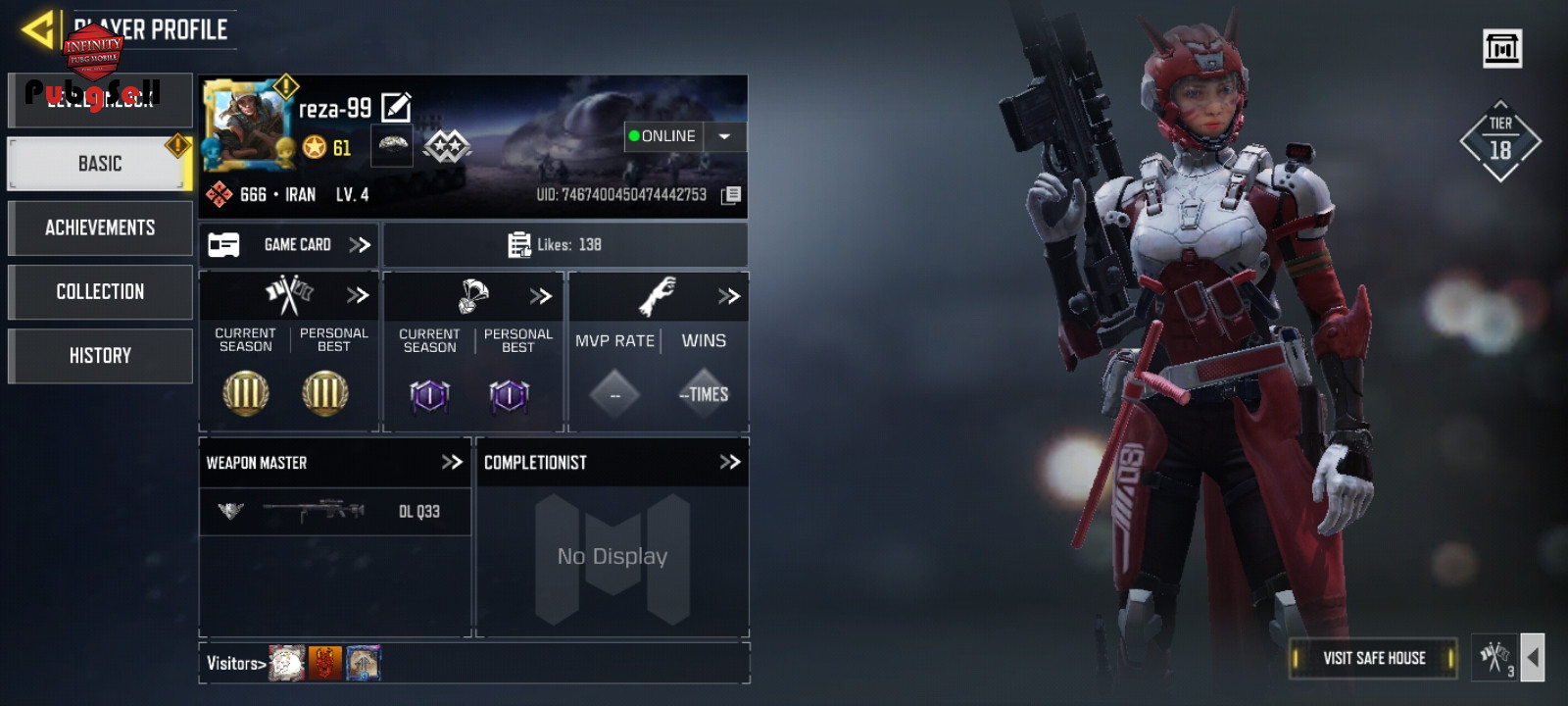Open the Weapon Master details

coord(452,462)
